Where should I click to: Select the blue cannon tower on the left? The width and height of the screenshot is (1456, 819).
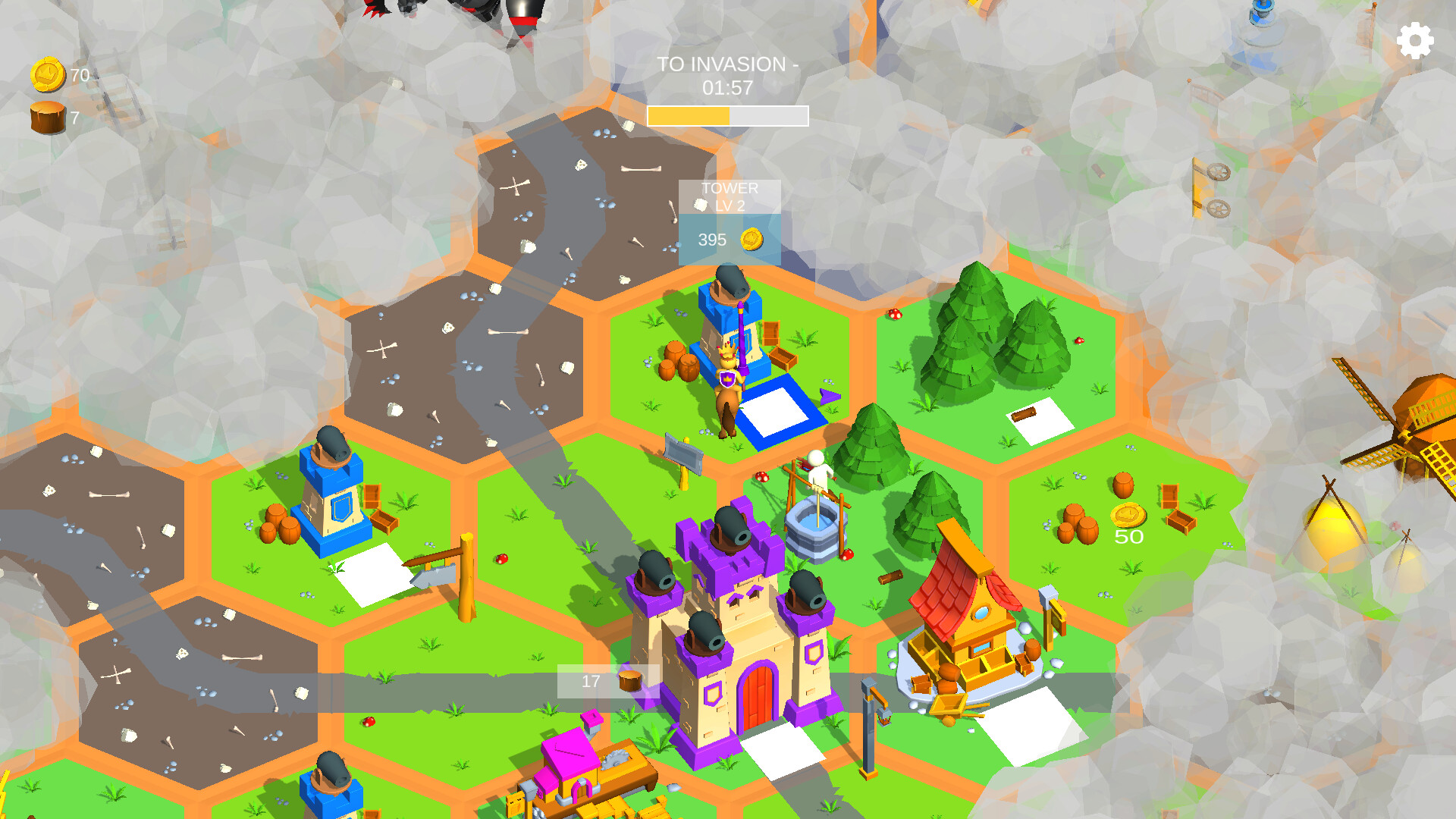click(x=330, y=493)
